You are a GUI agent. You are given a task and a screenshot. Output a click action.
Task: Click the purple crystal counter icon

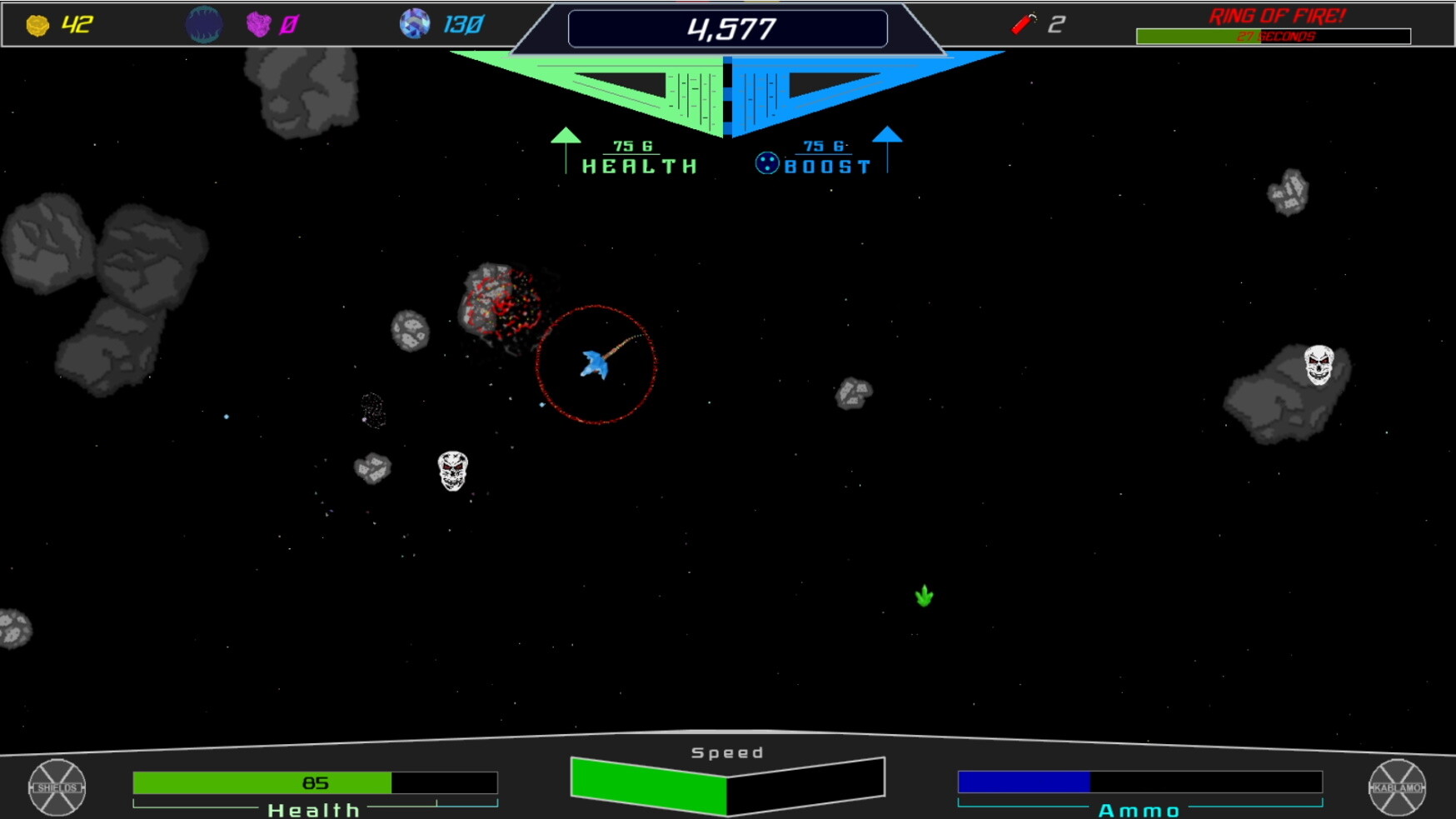point(258,22)
